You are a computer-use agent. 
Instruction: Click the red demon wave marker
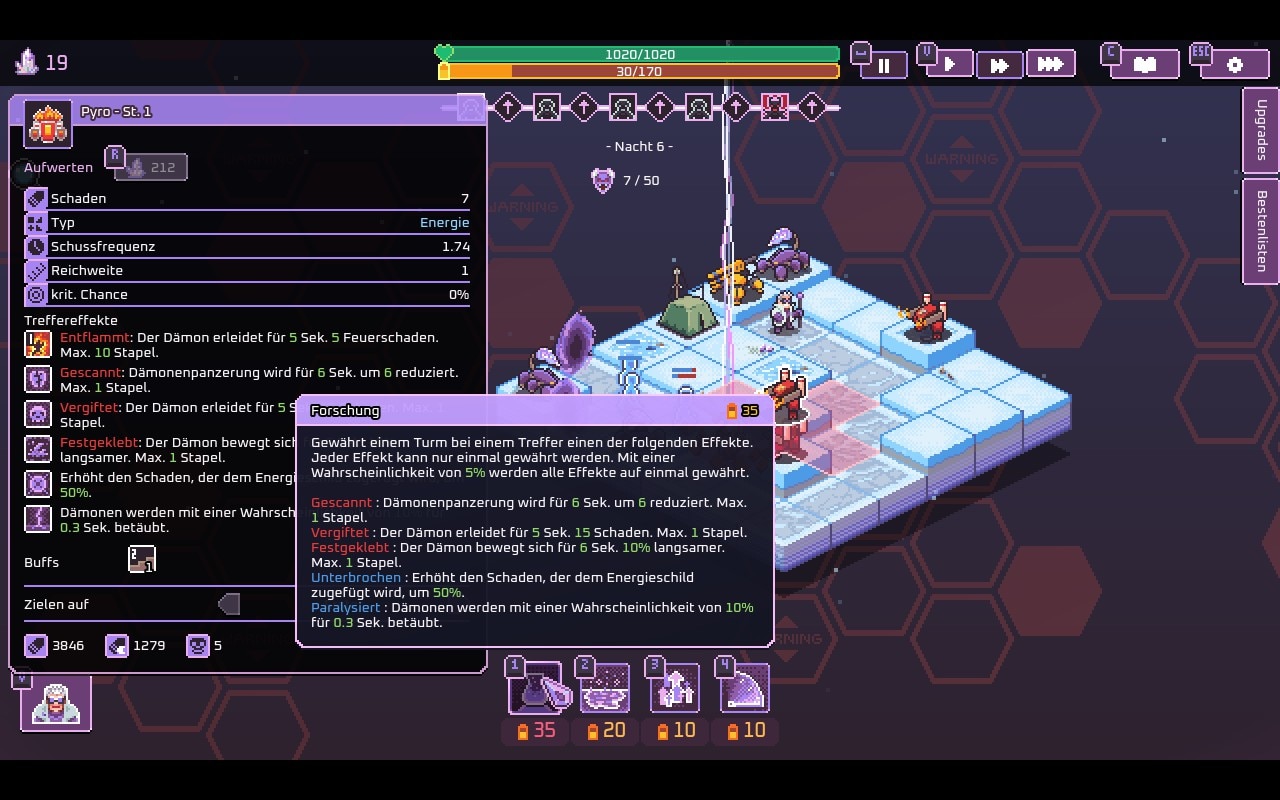point(774,106)
